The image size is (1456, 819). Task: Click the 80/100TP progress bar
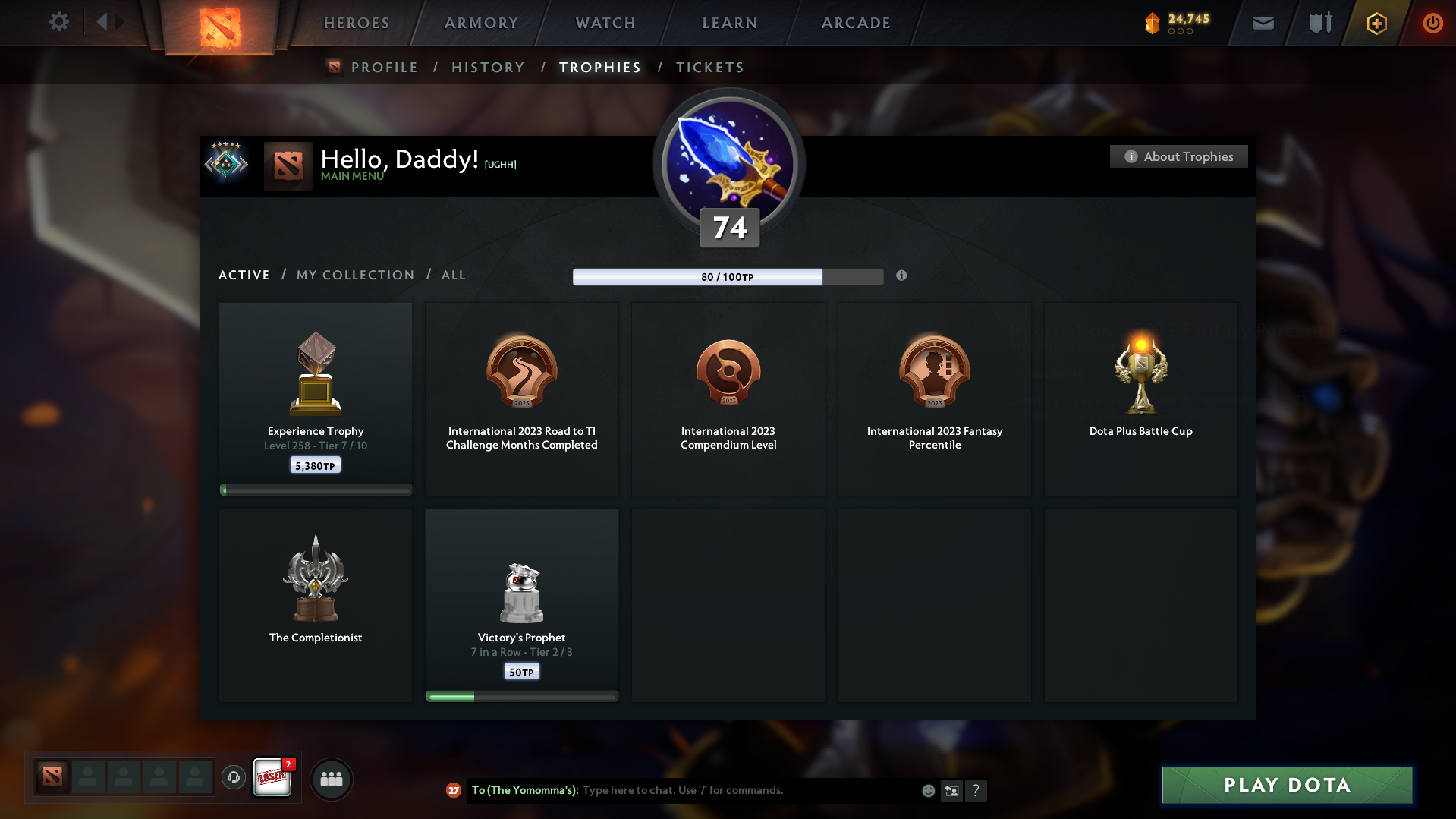[x=728, y=277]
